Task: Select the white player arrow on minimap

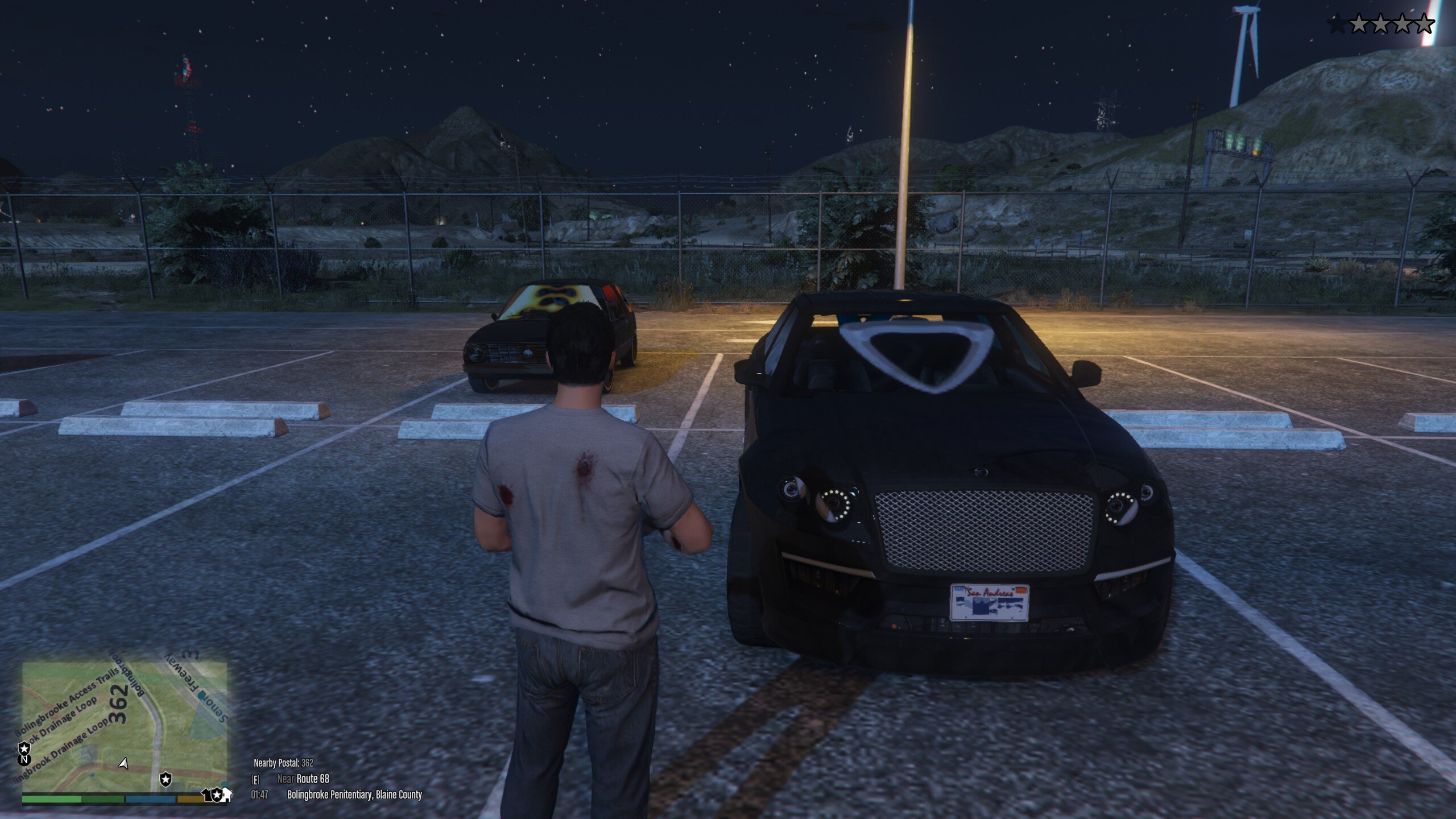Action: [x=123, y=763]
